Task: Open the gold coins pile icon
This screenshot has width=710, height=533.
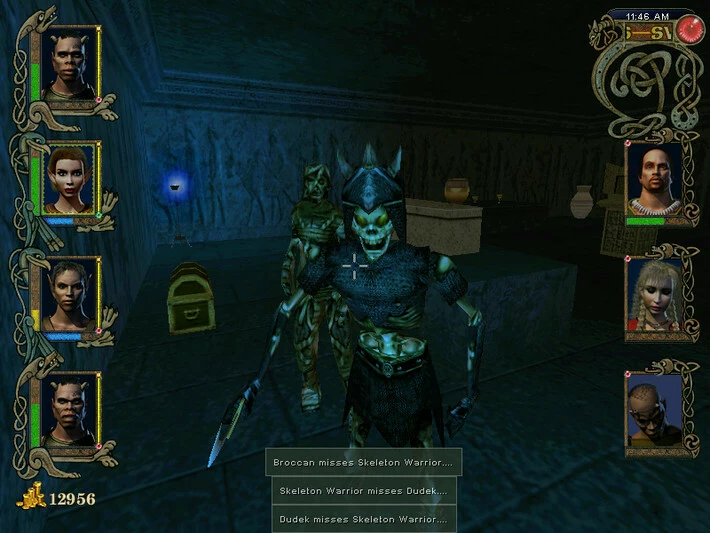Action: click(31, 497)
